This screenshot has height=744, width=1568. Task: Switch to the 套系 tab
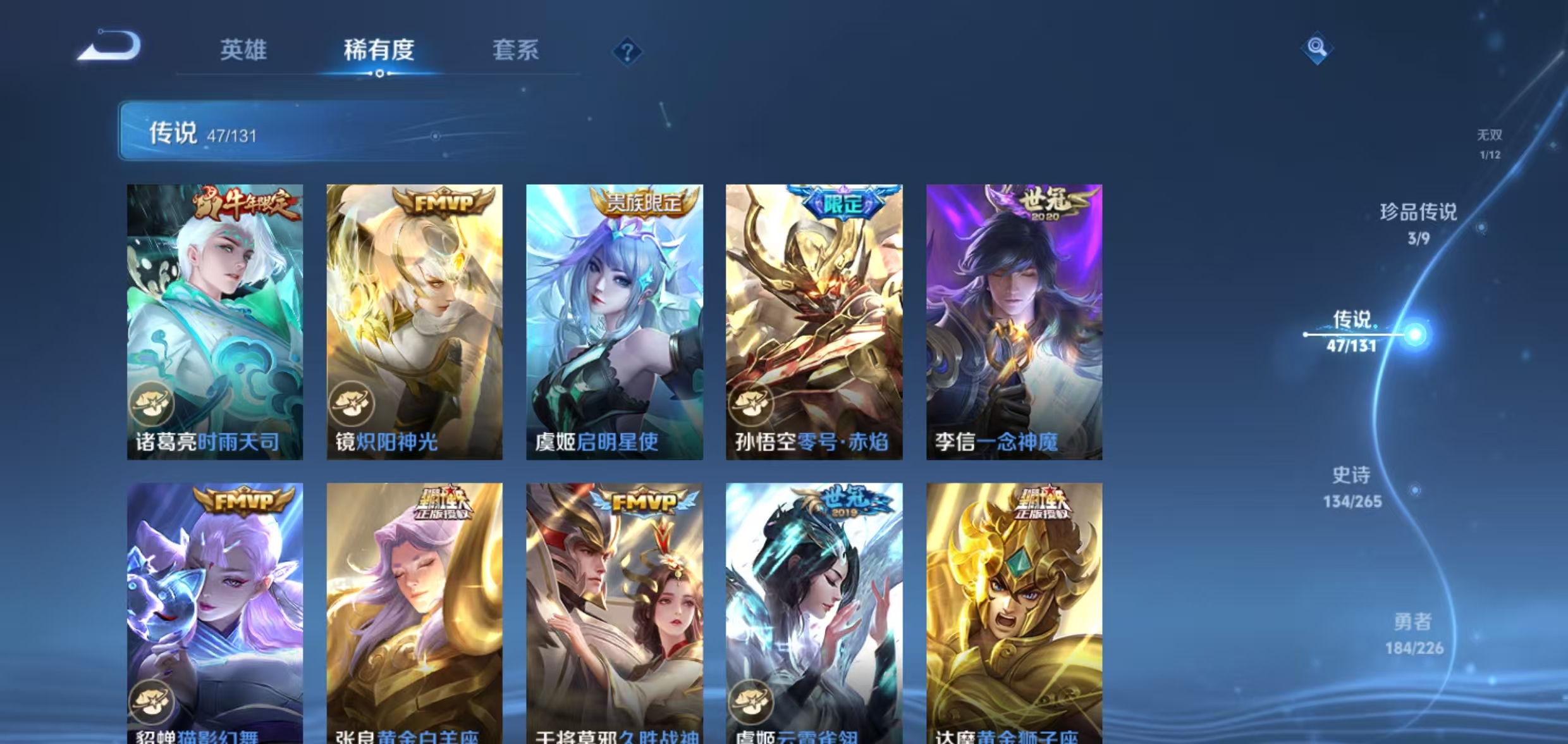point(517,49)
